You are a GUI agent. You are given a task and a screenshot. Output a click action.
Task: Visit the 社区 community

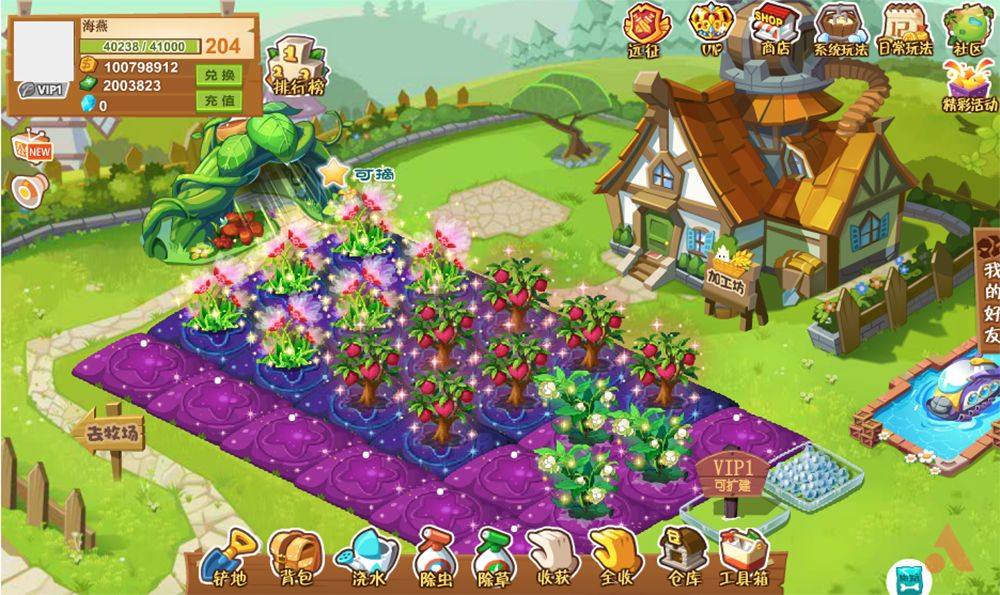click(x=968, y=27)
